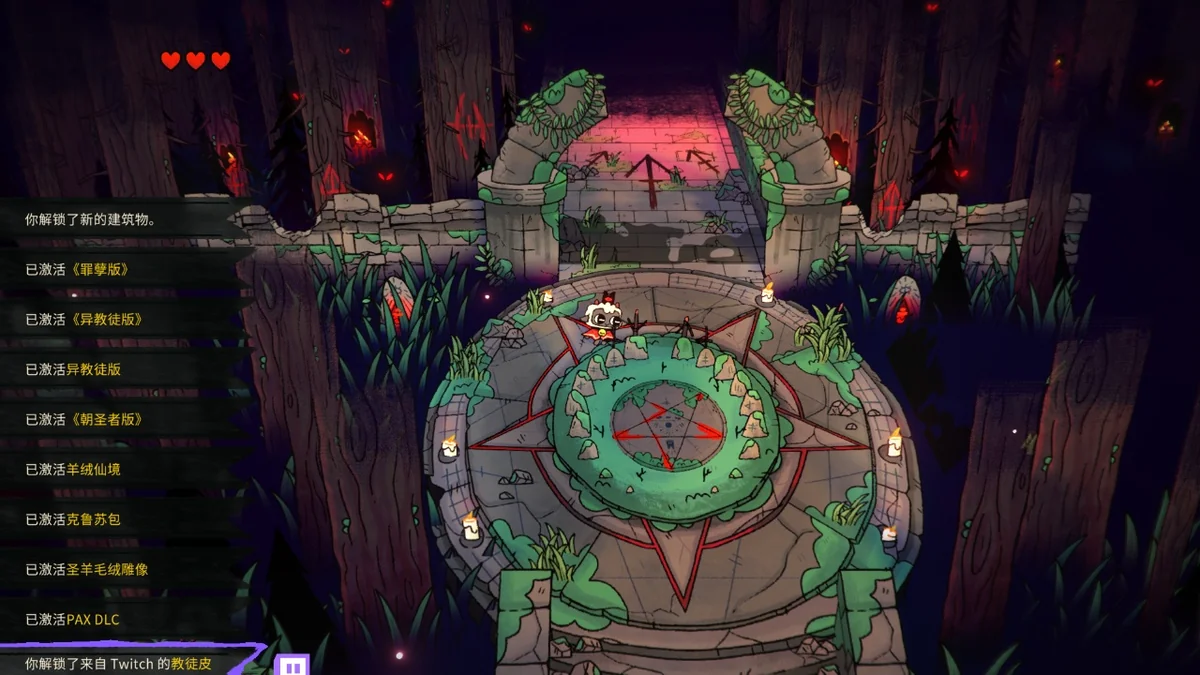The image size is (1200, 675).
Task: Select the 圣羊毛绒雕像 activated notification
Action: coord(87,569)
